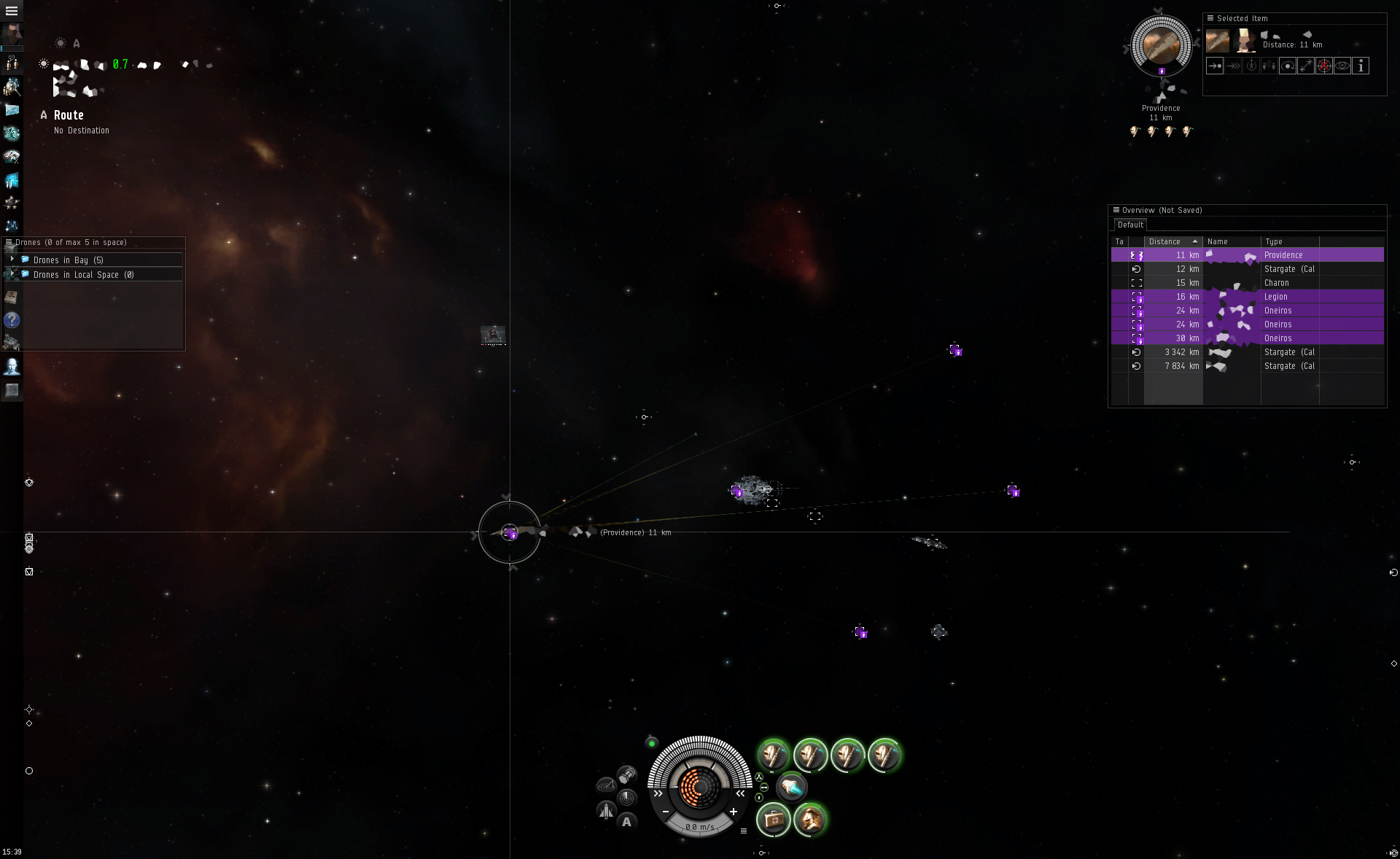This screenshot has height=859, width=1400.
Task: Show info for the selected item
Action: pyautogui.click(x=1361, y=66)
